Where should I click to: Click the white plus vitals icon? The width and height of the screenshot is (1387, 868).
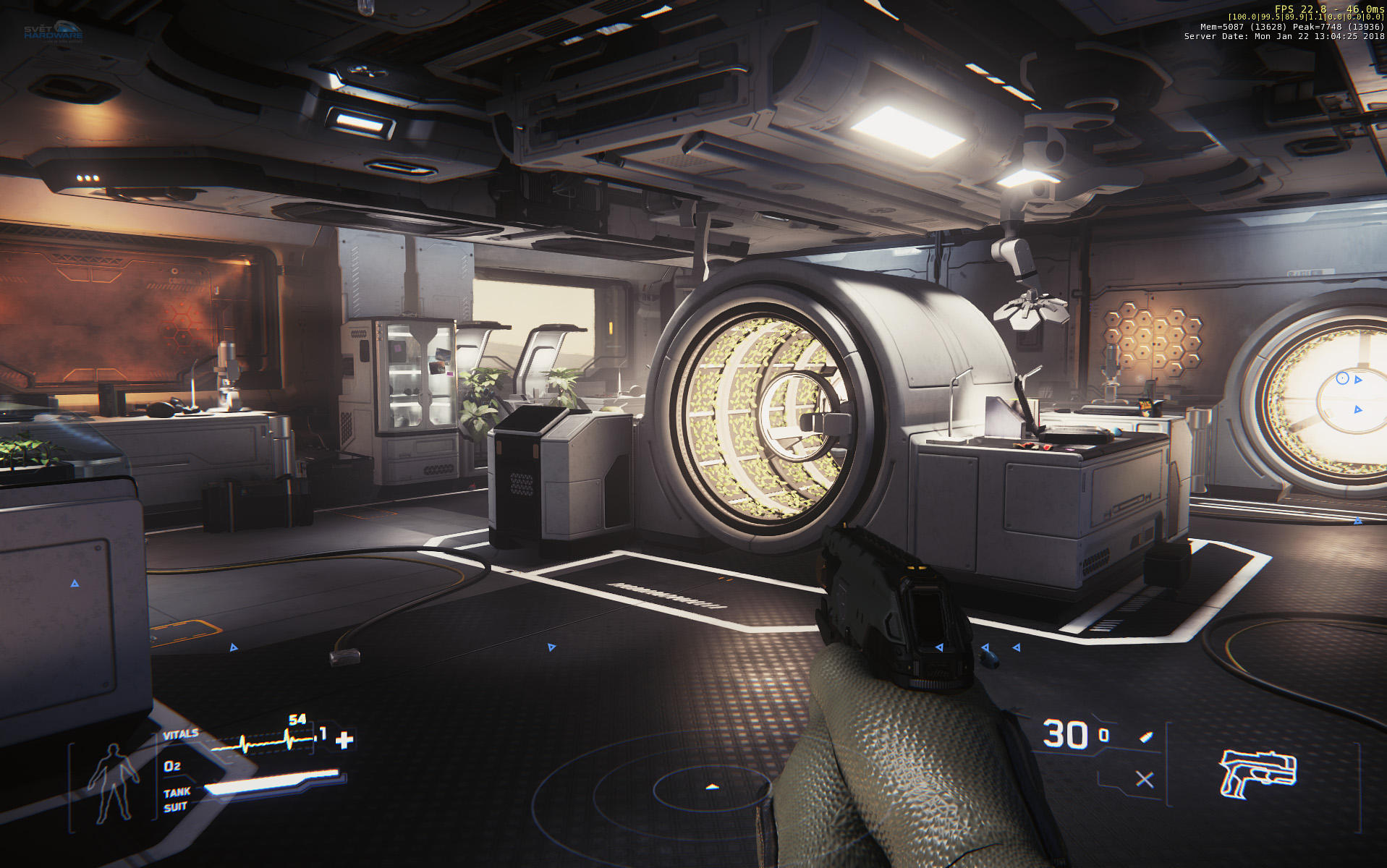345,739
